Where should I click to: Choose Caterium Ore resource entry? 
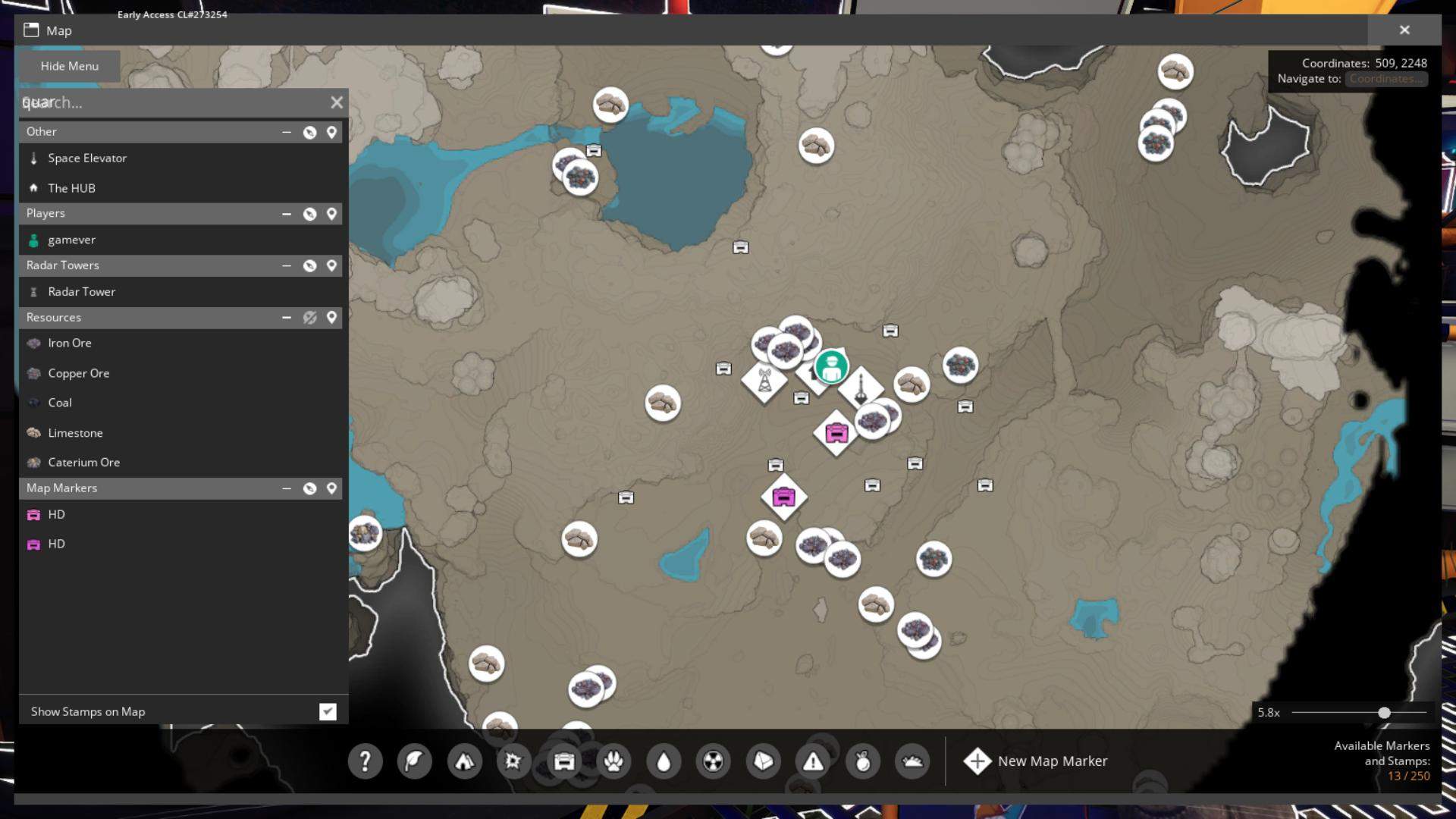pyautogui.click(x=83, y=463)
